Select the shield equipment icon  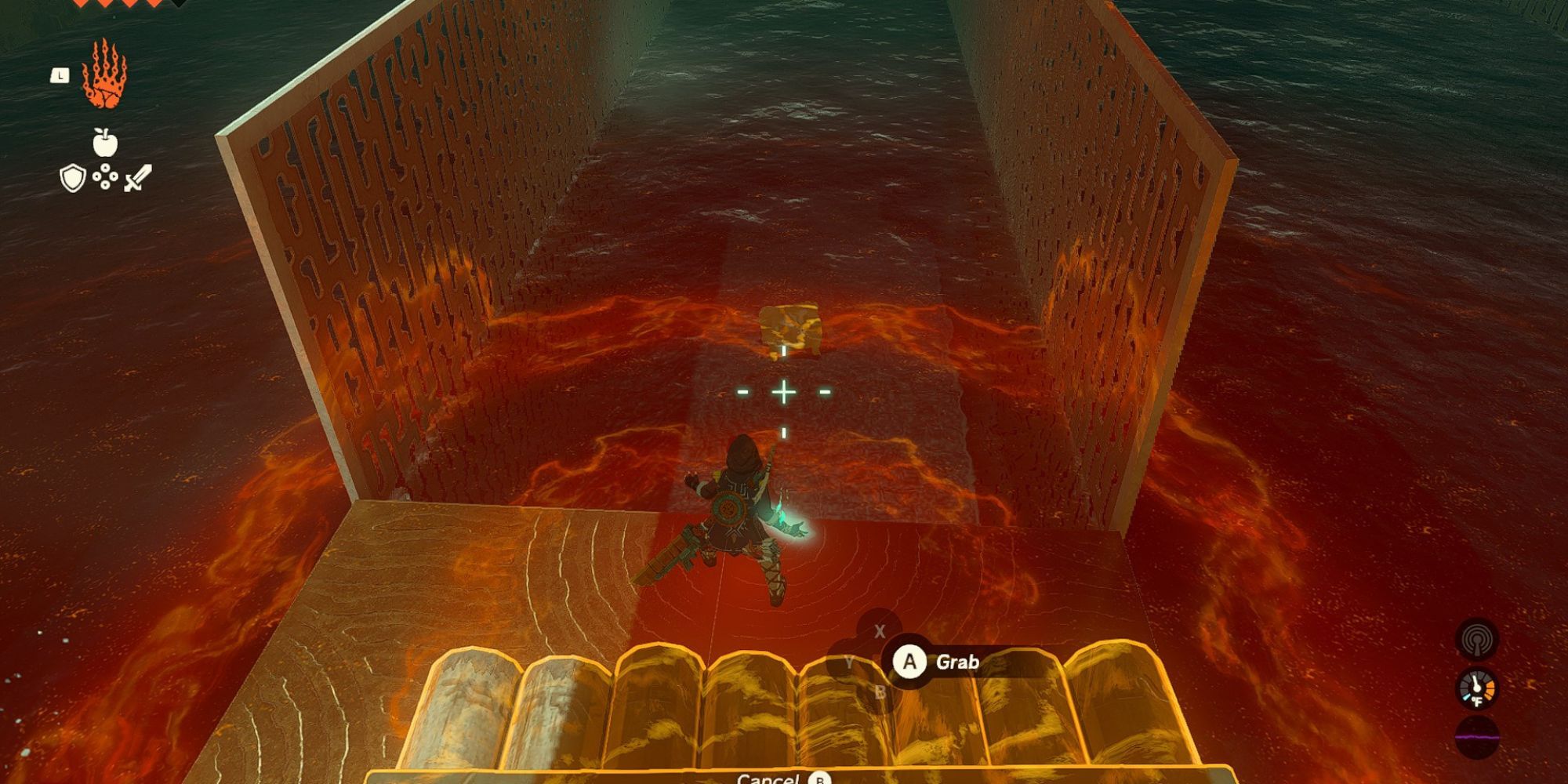(71, 177)
